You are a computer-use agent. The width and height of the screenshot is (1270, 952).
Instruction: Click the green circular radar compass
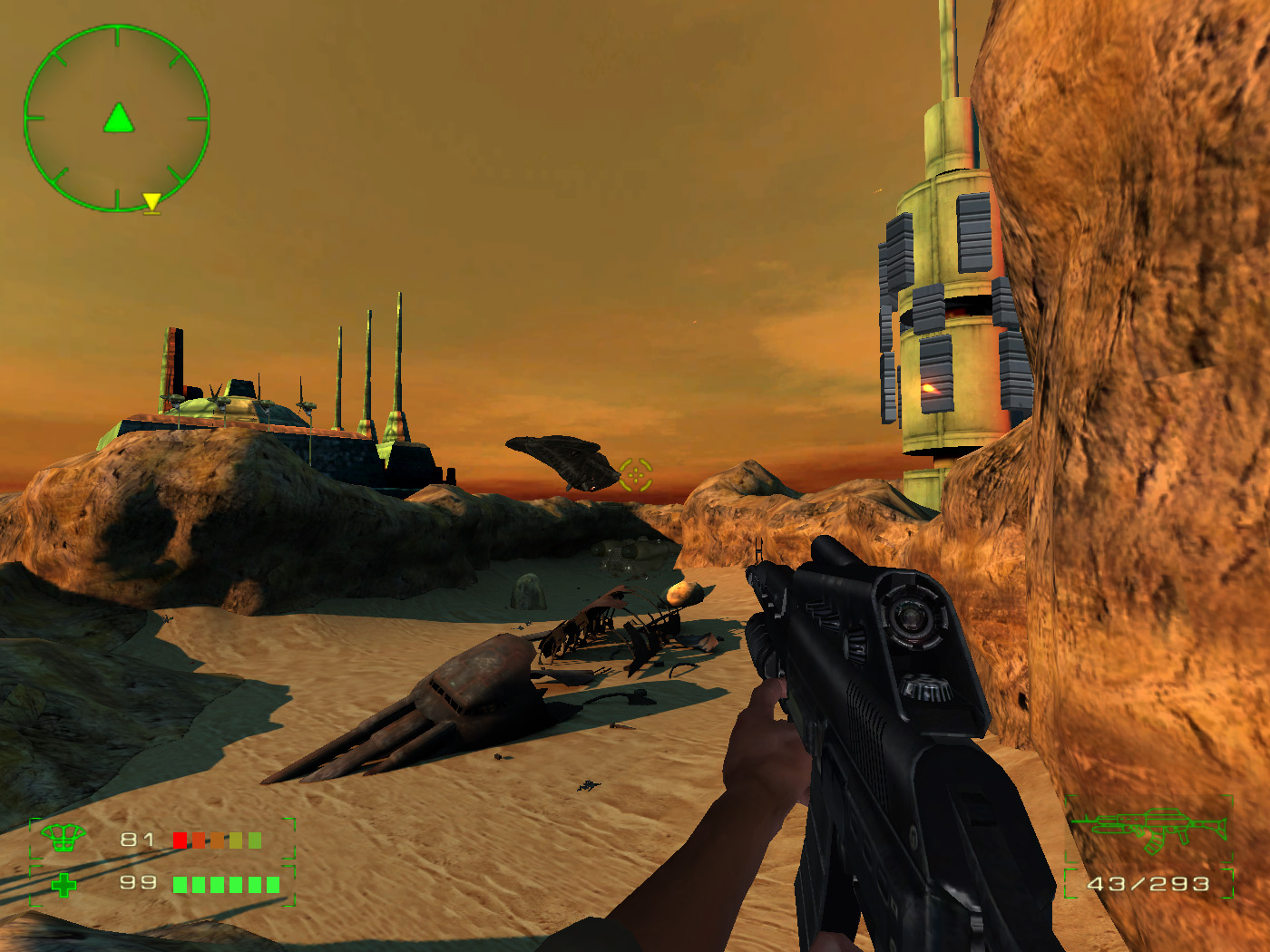pos(117,119)
